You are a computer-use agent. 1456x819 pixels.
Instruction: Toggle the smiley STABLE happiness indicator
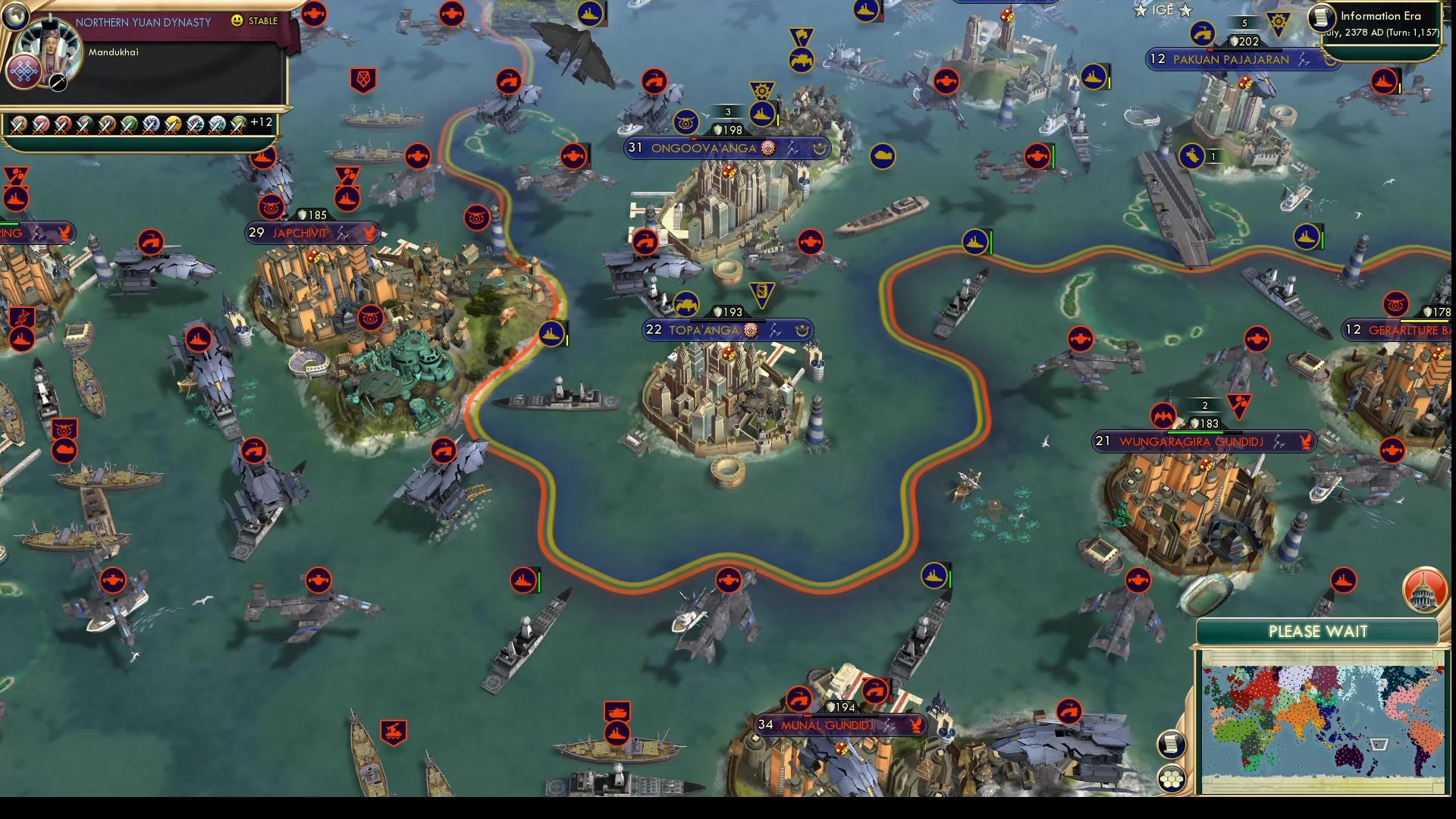(237, 22)
